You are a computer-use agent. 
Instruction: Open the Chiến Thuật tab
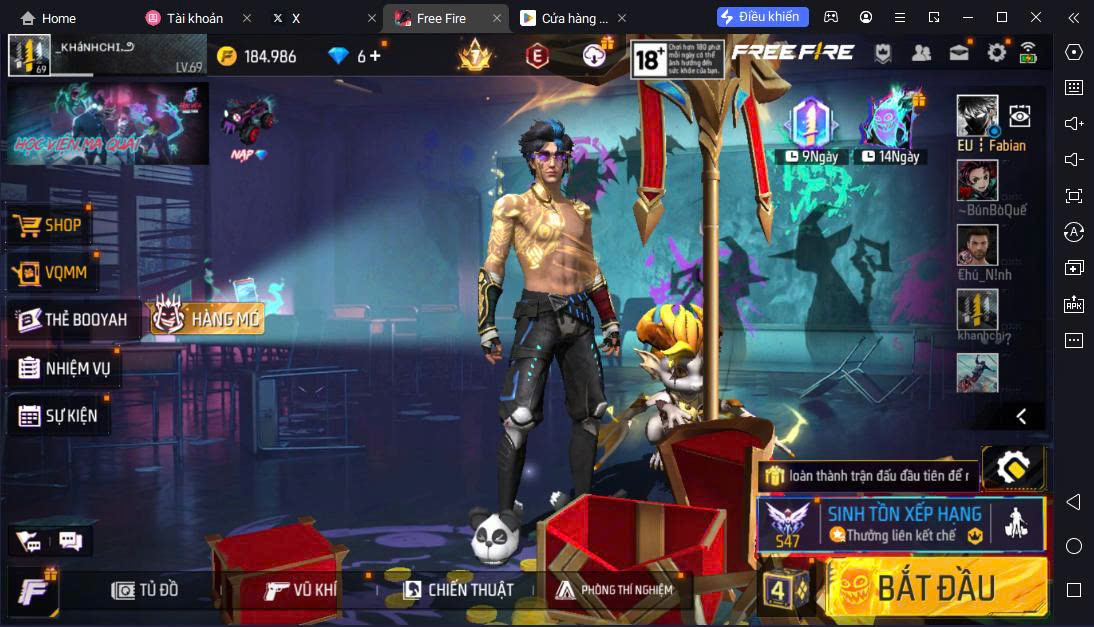(x=458, y=590)
